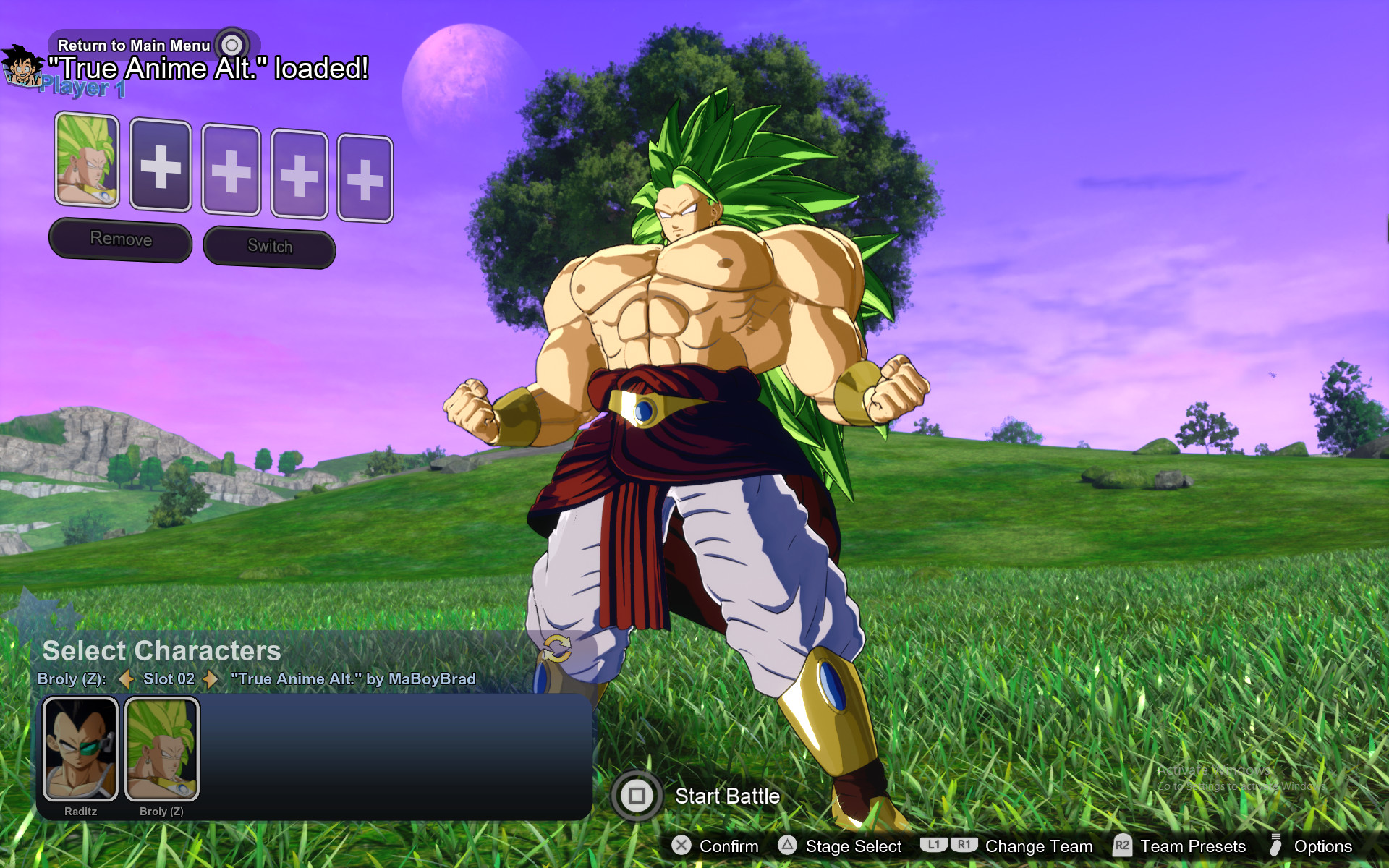
Task: Click the costume refresh icon above Select Characters
Action: 558,650
